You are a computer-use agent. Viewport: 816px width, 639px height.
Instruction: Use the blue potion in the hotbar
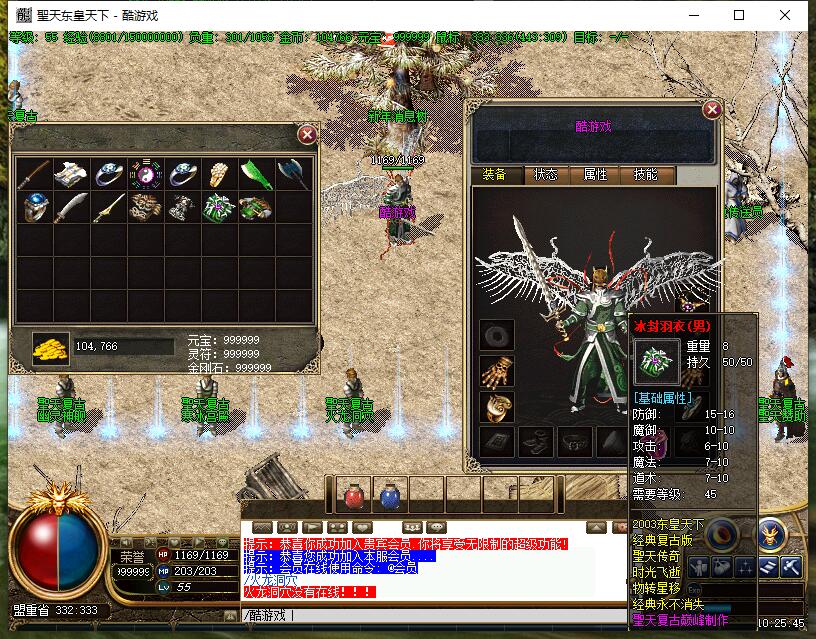pos(389,495)
